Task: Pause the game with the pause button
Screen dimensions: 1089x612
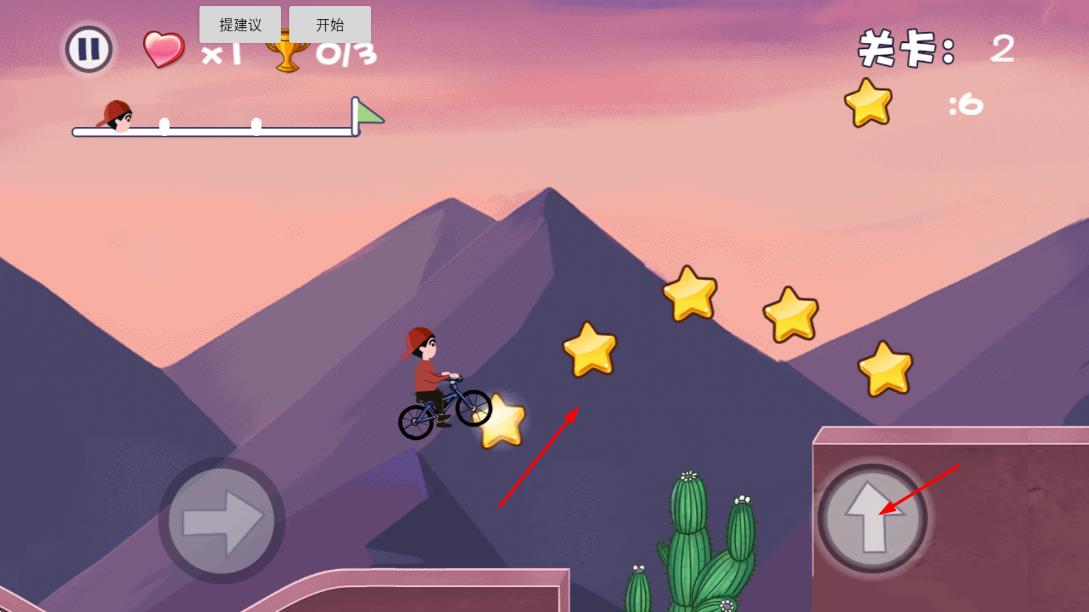Action: click(89, 49)
